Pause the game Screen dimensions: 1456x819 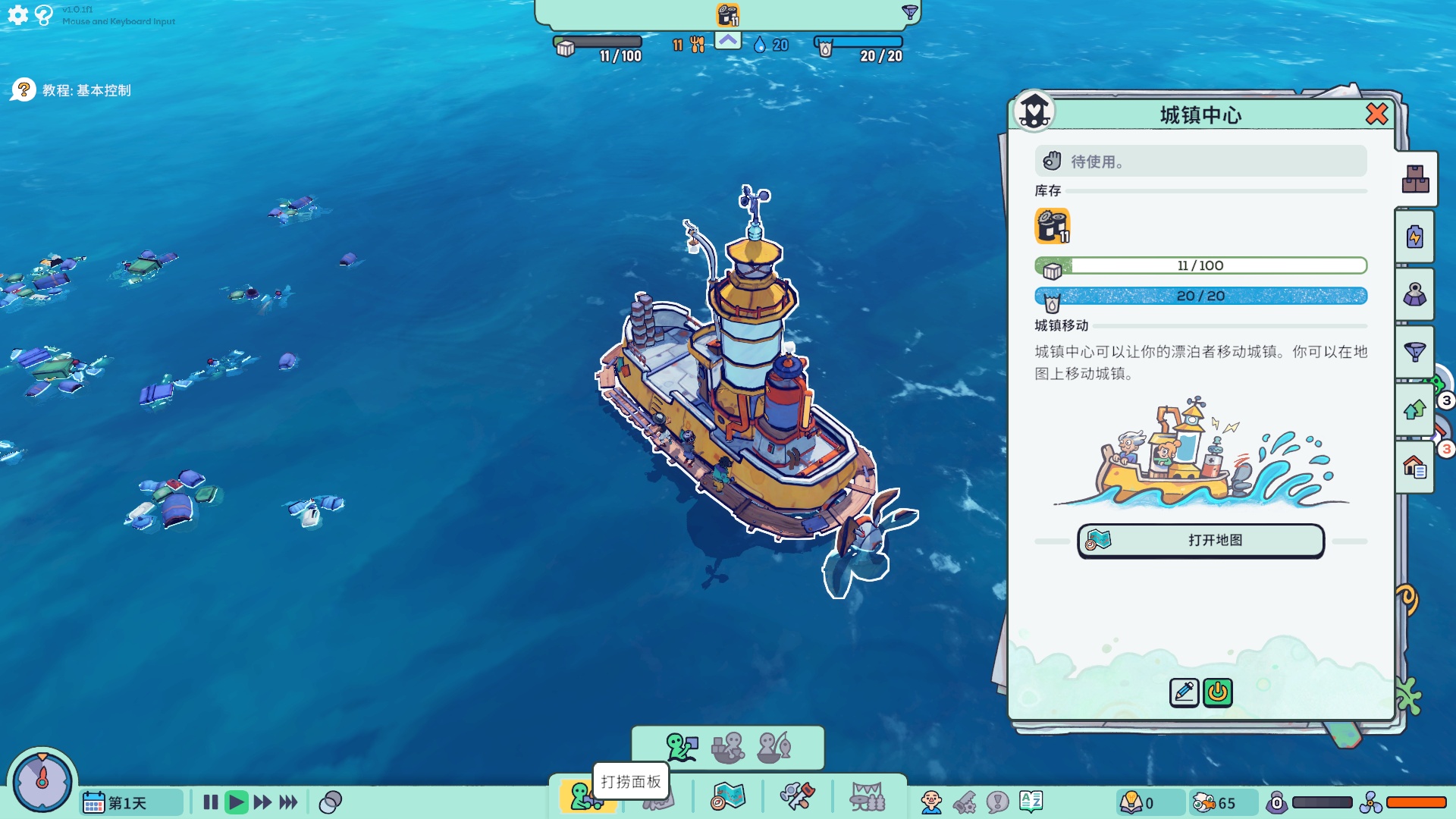point(211,802)
